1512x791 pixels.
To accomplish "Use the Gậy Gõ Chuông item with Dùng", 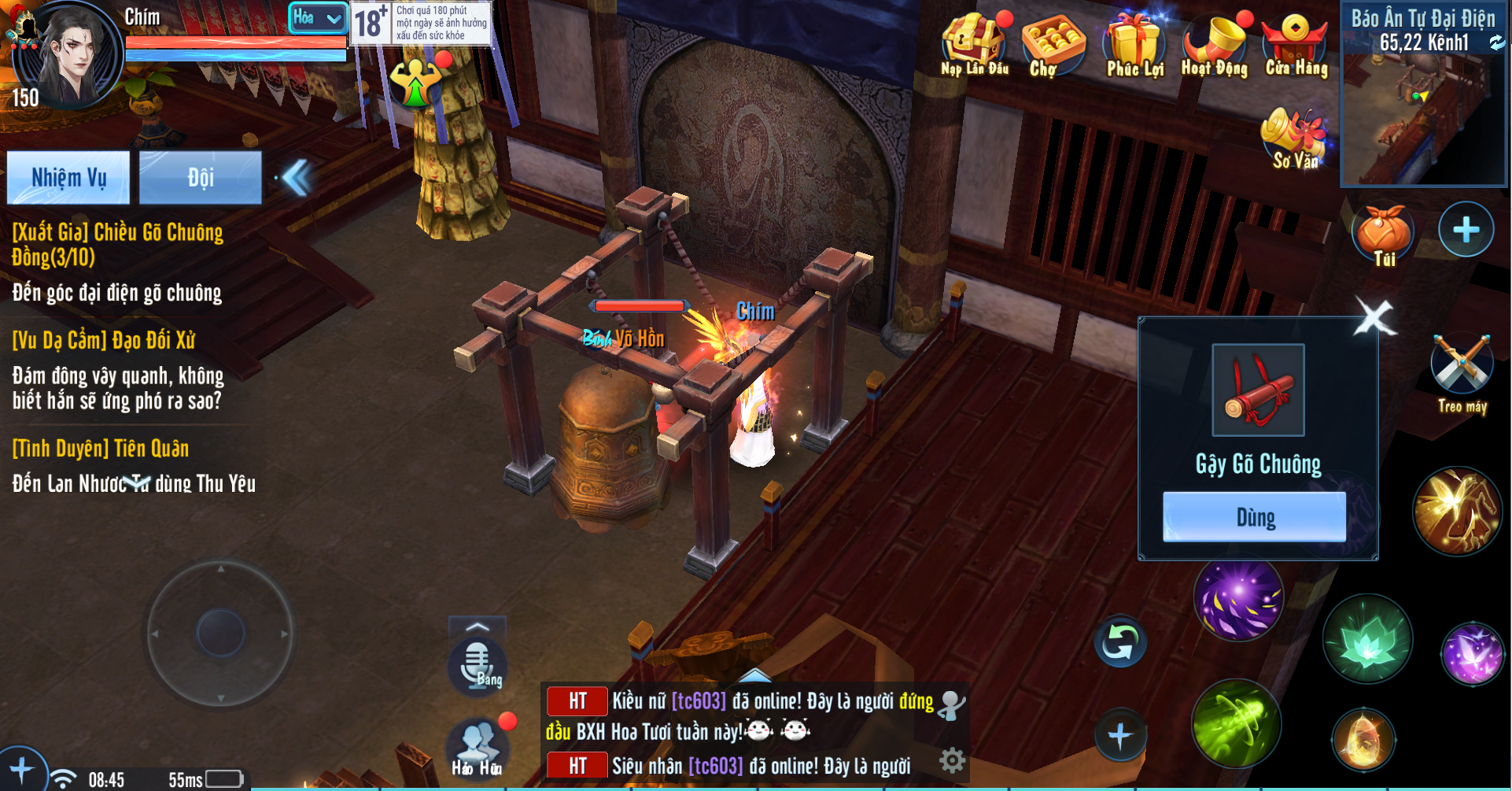I will (1254, 517).
